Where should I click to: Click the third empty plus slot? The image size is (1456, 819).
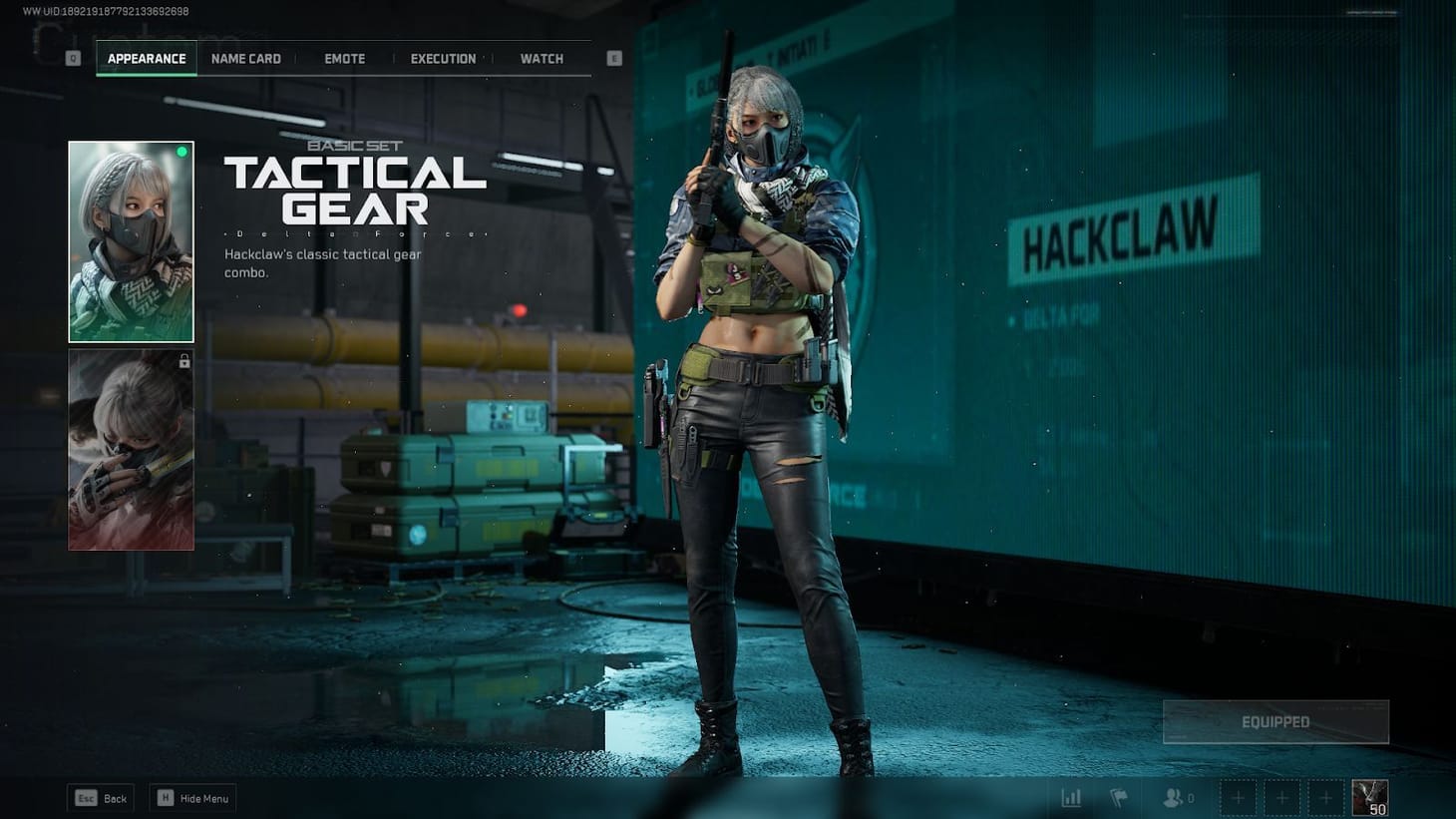point(1325,797)
